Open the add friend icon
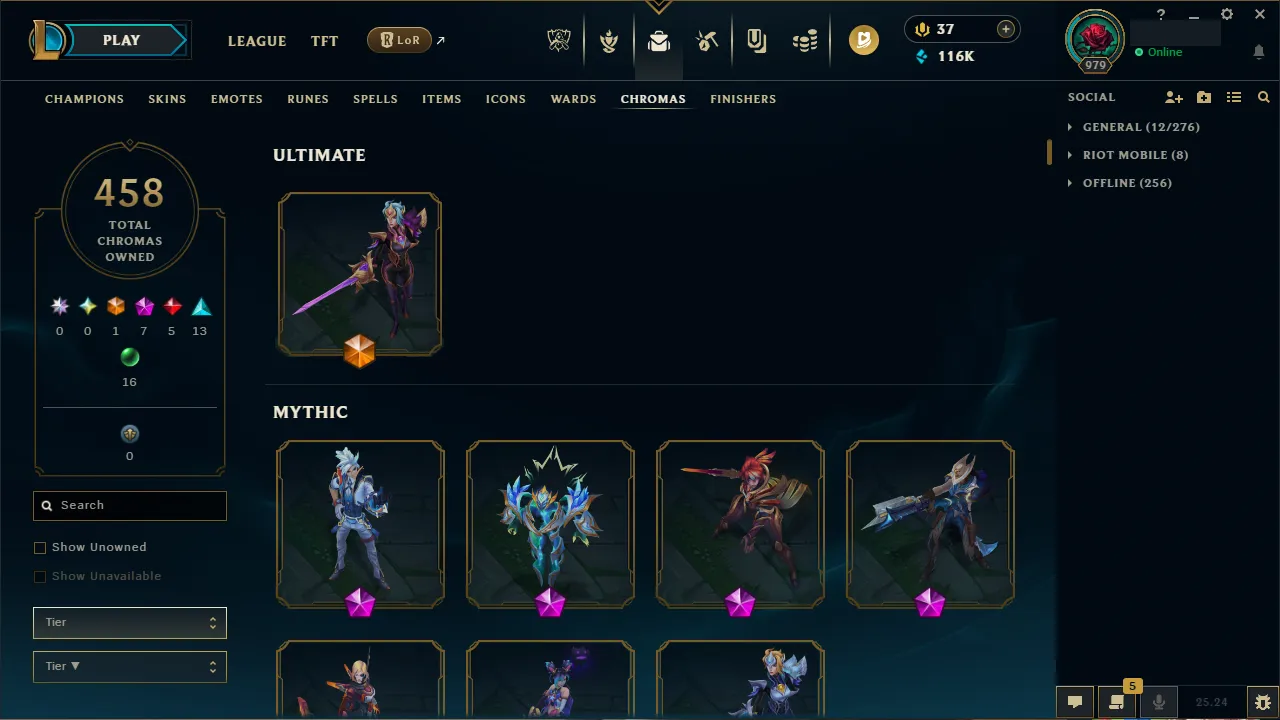This screenshot has height=720, width=1280. pyautogui.click(x=1174, y=97)
